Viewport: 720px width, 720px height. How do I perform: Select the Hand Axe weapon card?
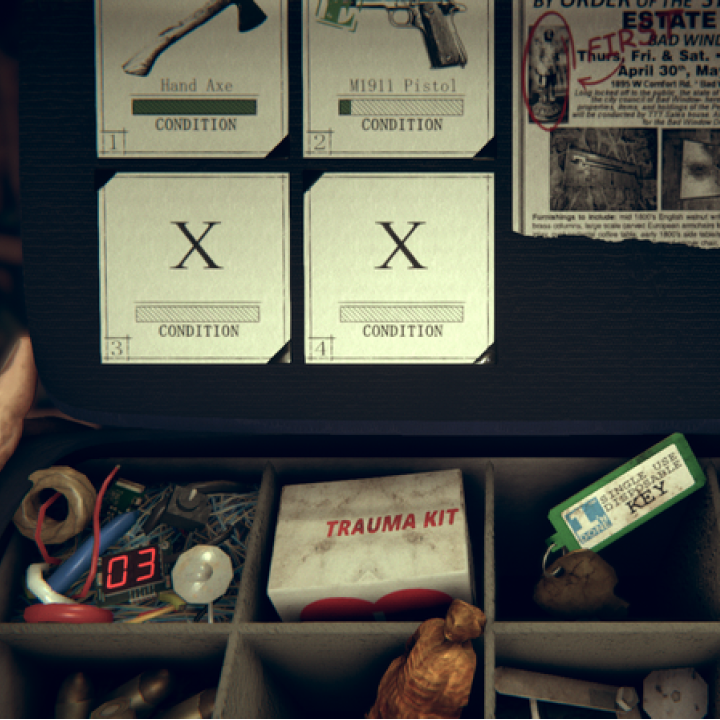click(x=194, y=75)
